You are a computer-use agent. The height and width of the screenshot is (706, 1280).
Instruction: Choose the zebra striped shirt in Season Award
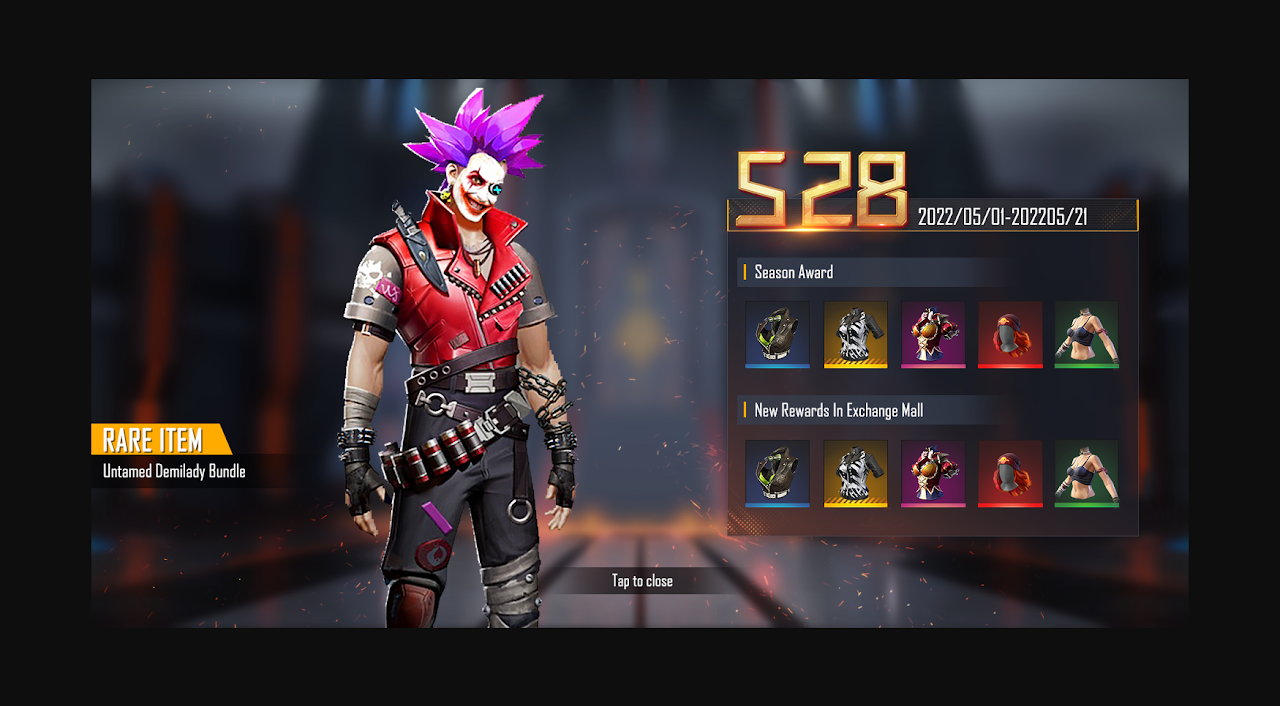coord(855,334)
